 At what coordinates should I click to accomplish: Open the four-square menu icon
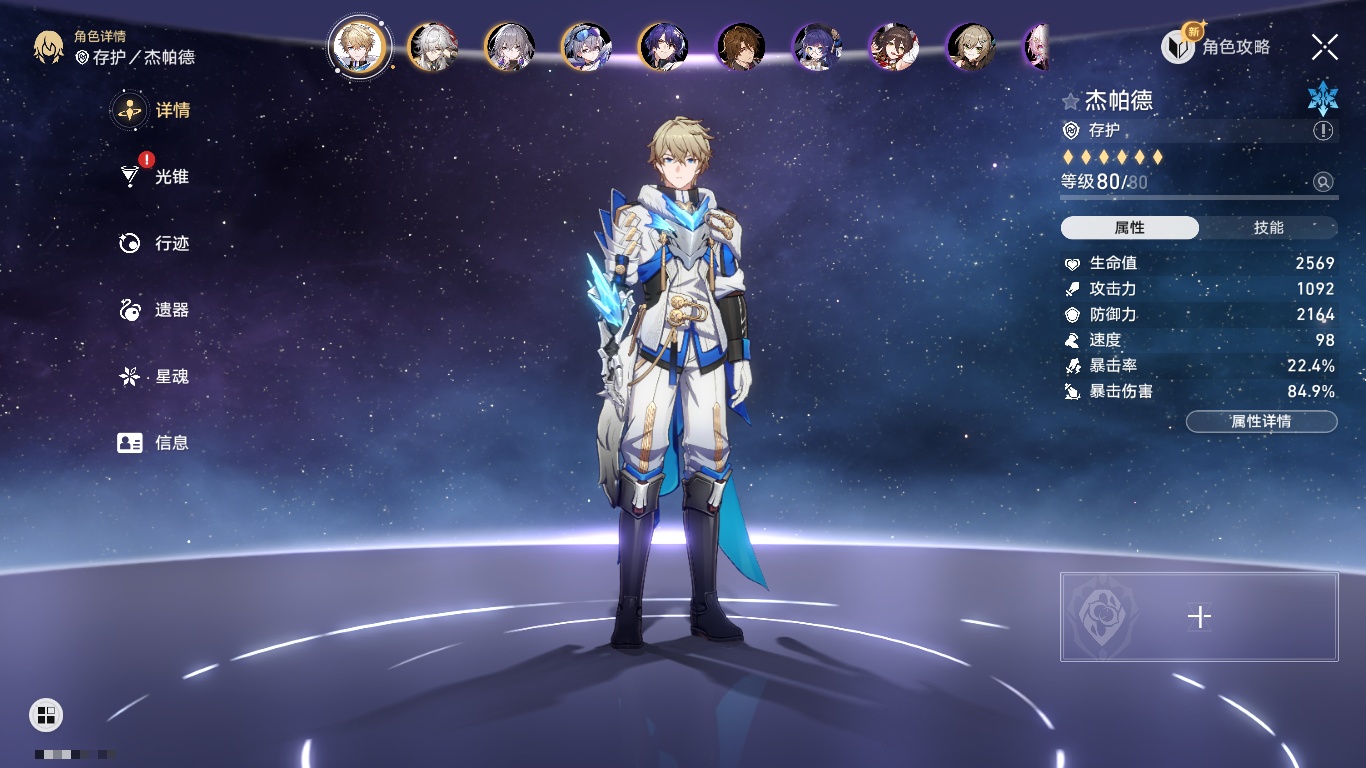click(46, 714)
